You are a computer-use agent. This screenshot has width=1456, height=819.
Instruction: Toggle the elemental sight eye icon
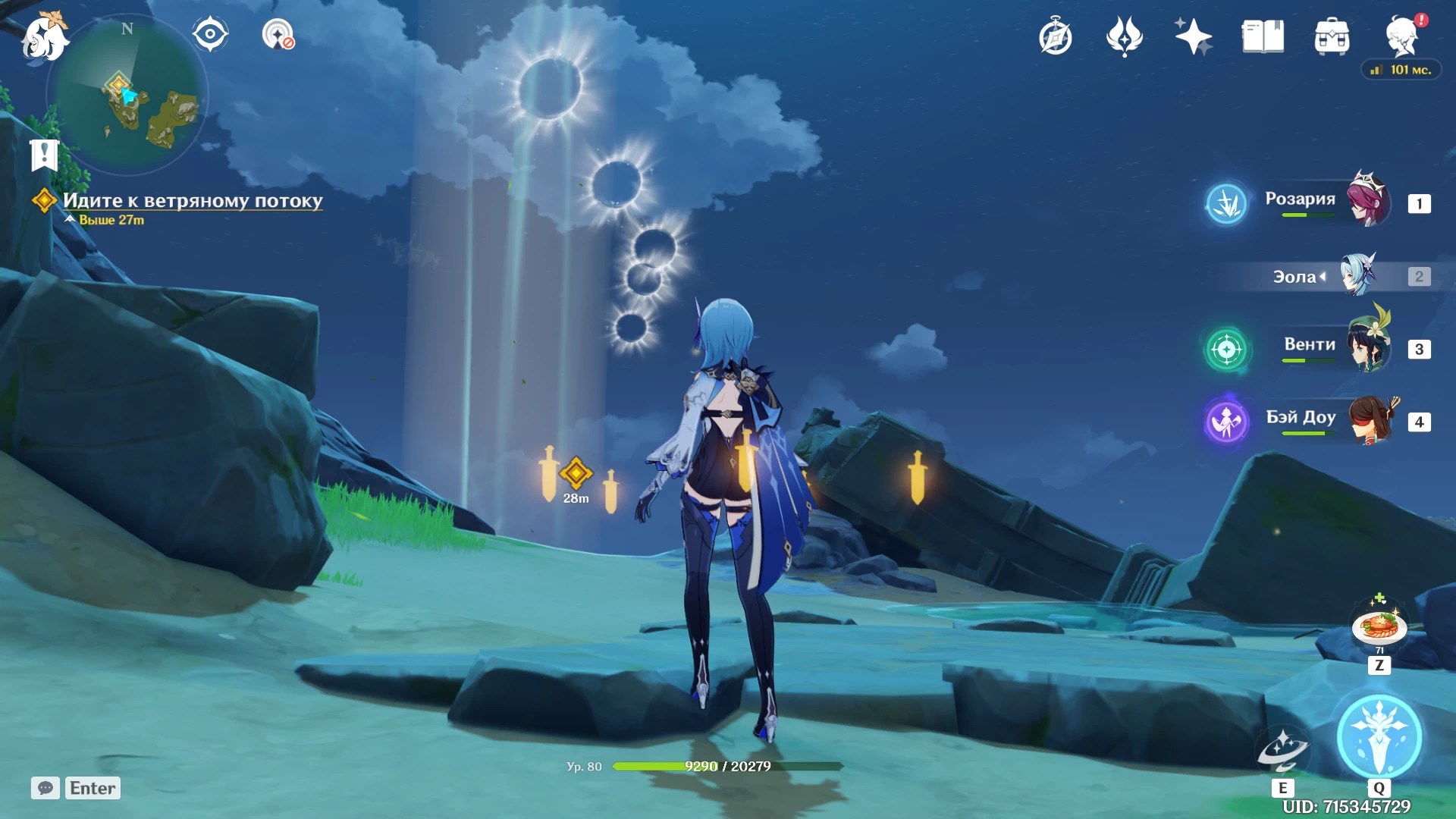[209, 35]
